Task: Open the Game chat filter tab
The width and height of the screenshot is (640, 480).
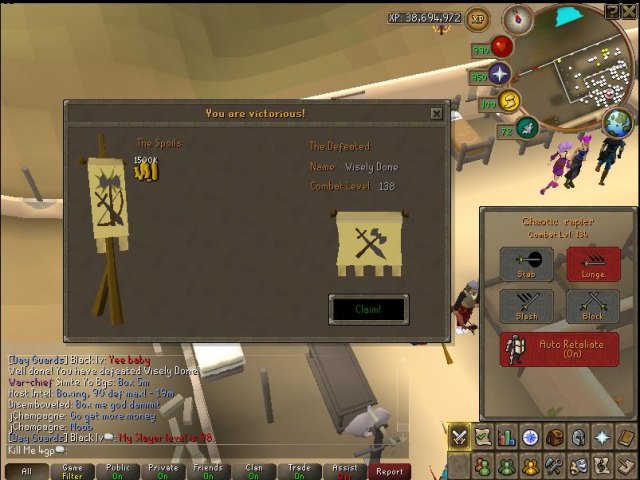Action: 73,471
